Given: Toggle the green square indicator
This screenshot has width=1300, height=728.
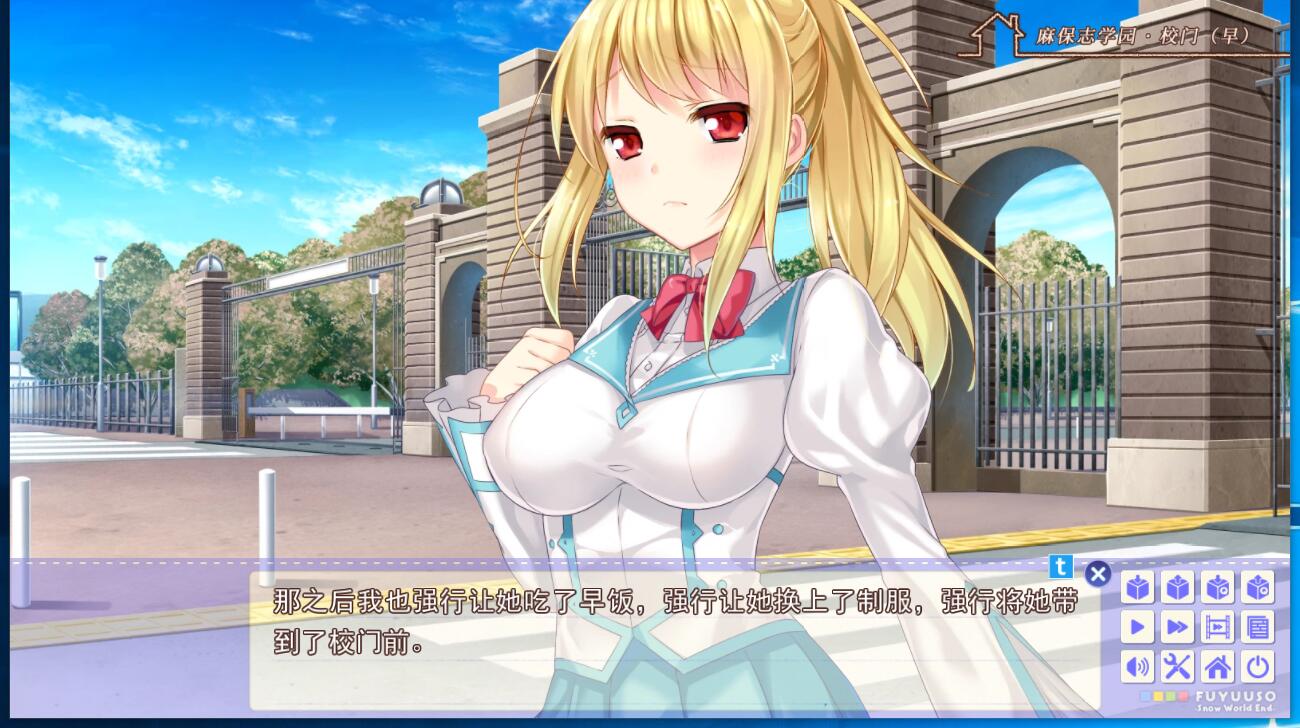Looking at the screenshot, I should coord(1173,696).
